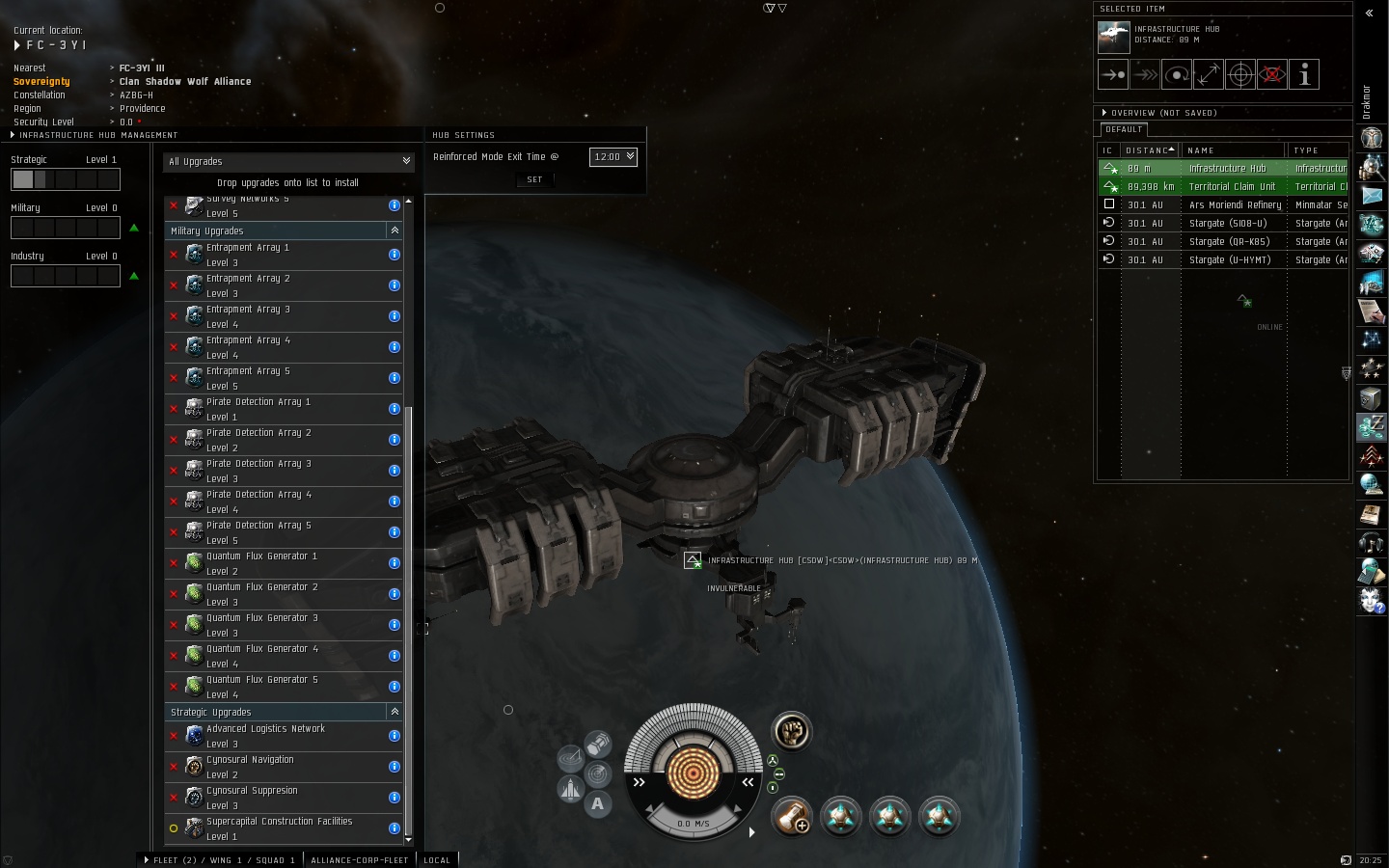Collapse the Military Upgrades section
This screenshot has height=868, width=1389.
tap(395, 231)
